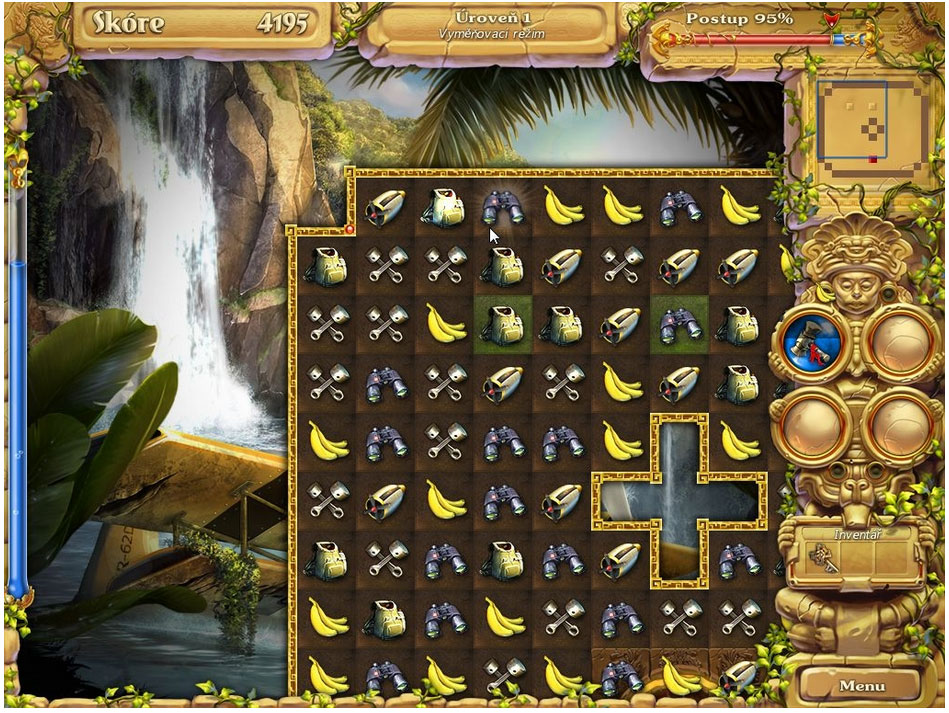Open the Menu button
This screenshot has width=949, height=713.
[x=862, y=685]
